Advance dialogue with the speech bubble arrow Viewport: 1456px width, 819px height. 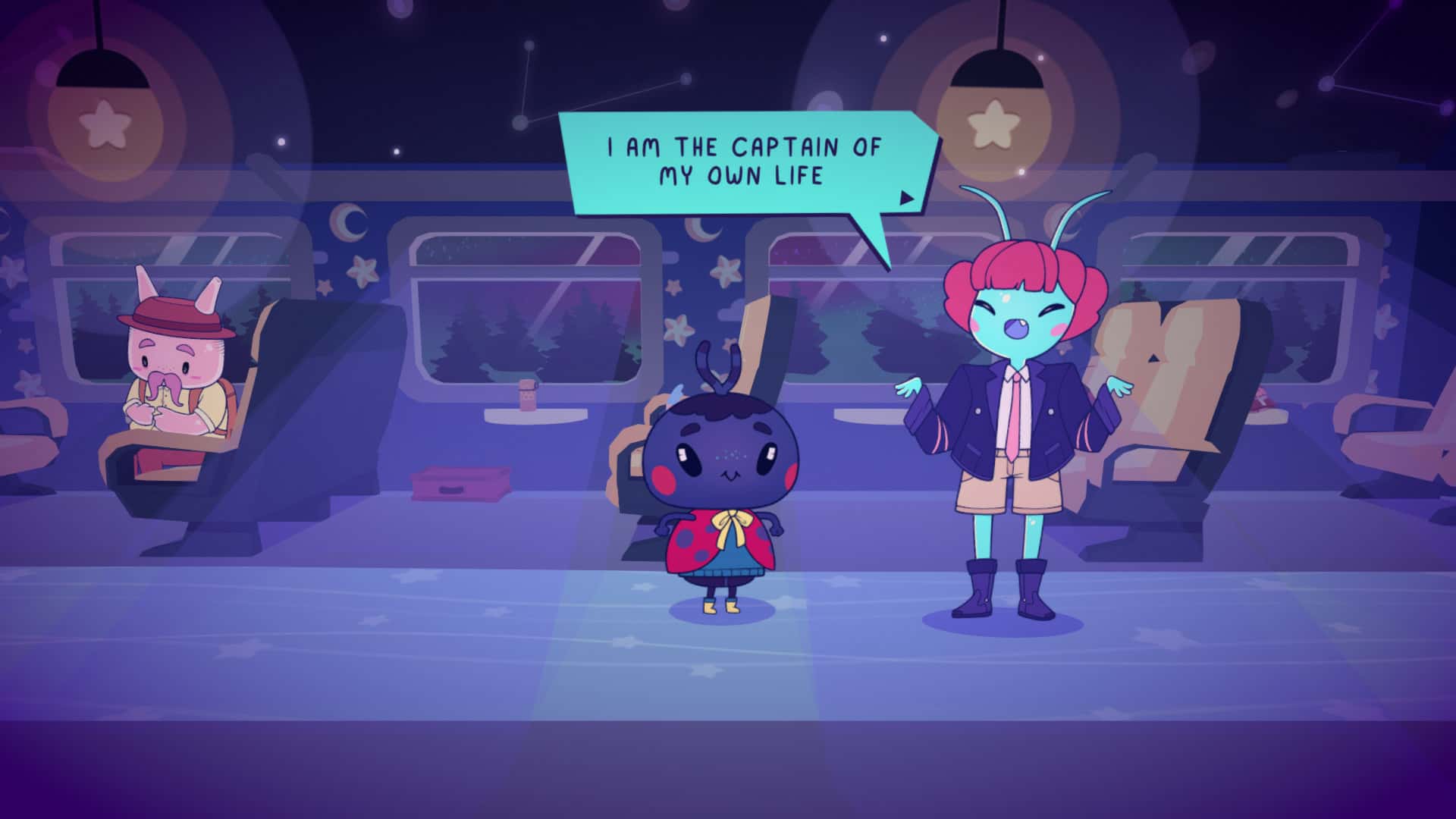pos(906,198)
